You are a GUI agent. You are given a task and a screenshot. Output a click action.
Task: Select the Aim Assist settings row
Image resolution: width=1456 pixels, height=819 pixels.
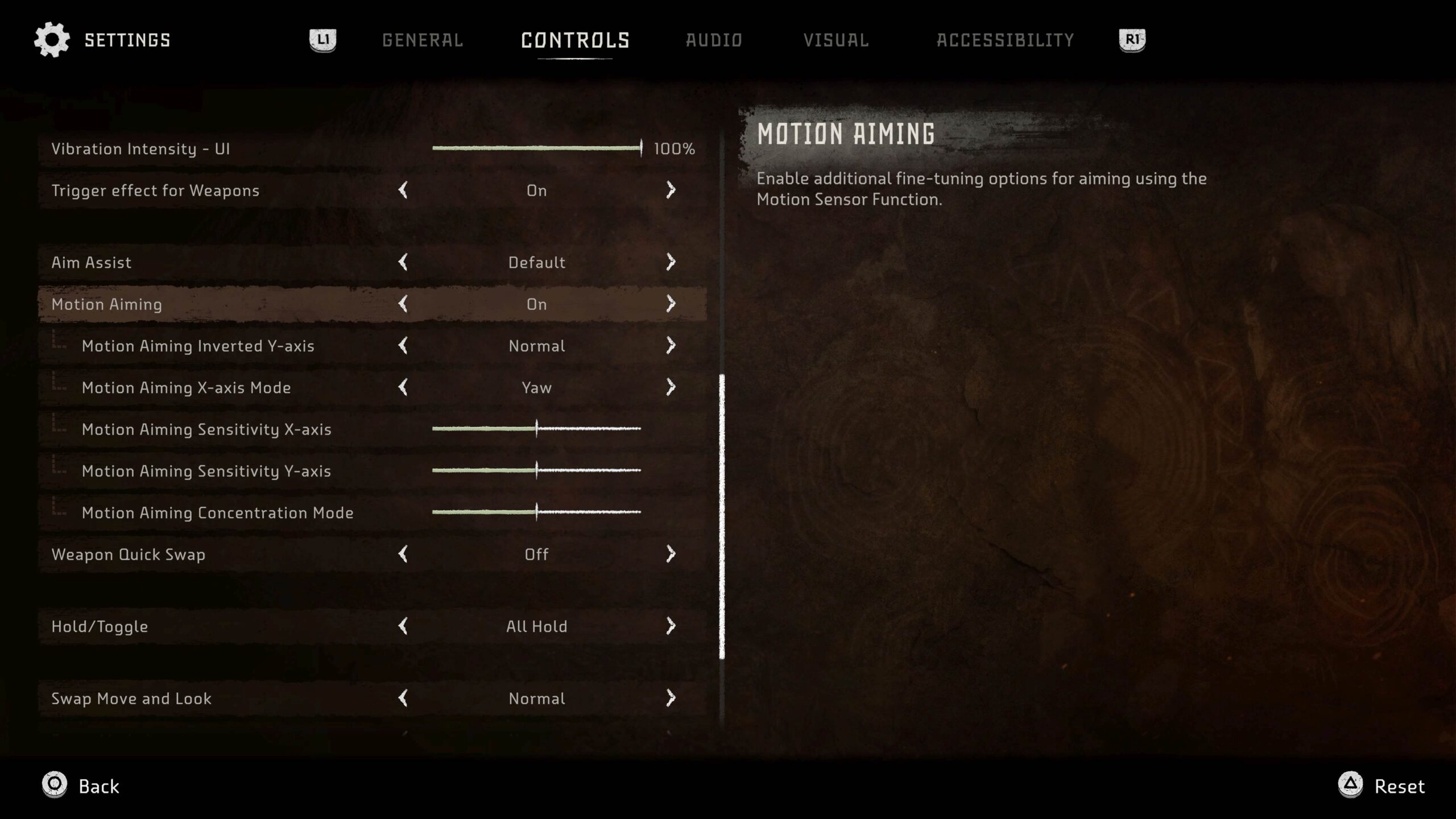[x=227, y=262]
